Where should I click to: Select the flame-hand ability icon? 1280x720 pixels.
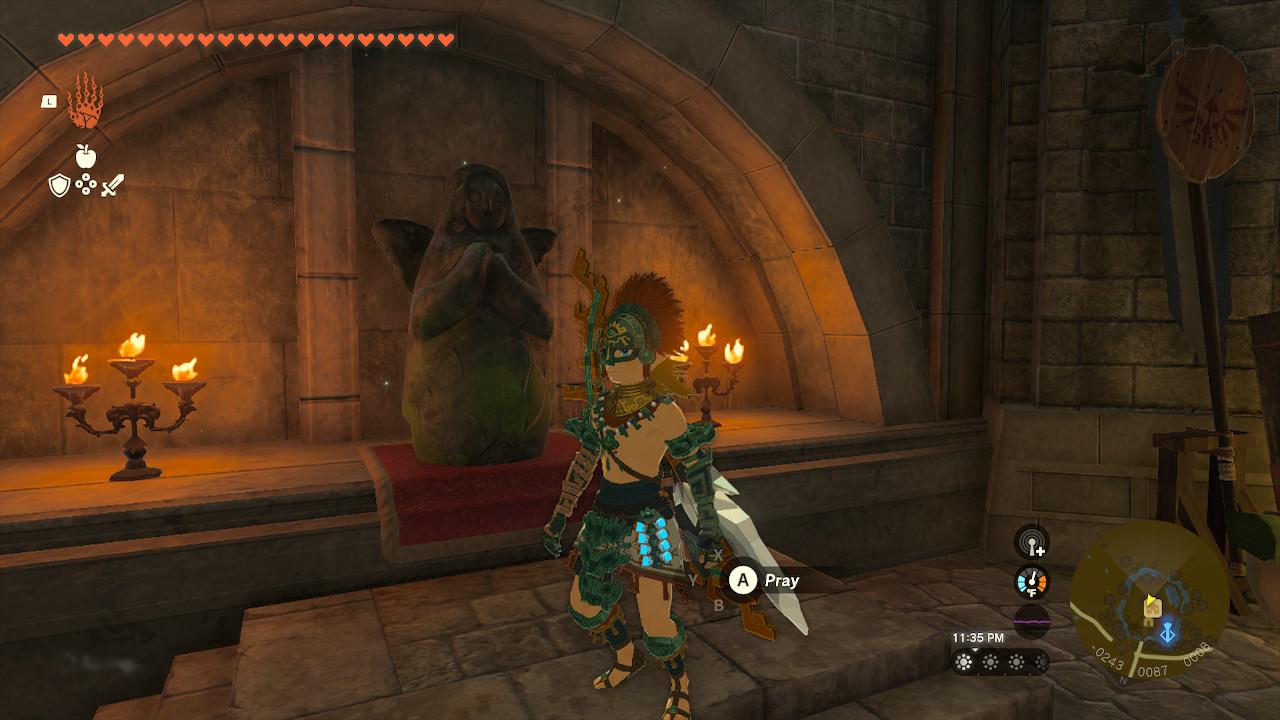point(87,103)
